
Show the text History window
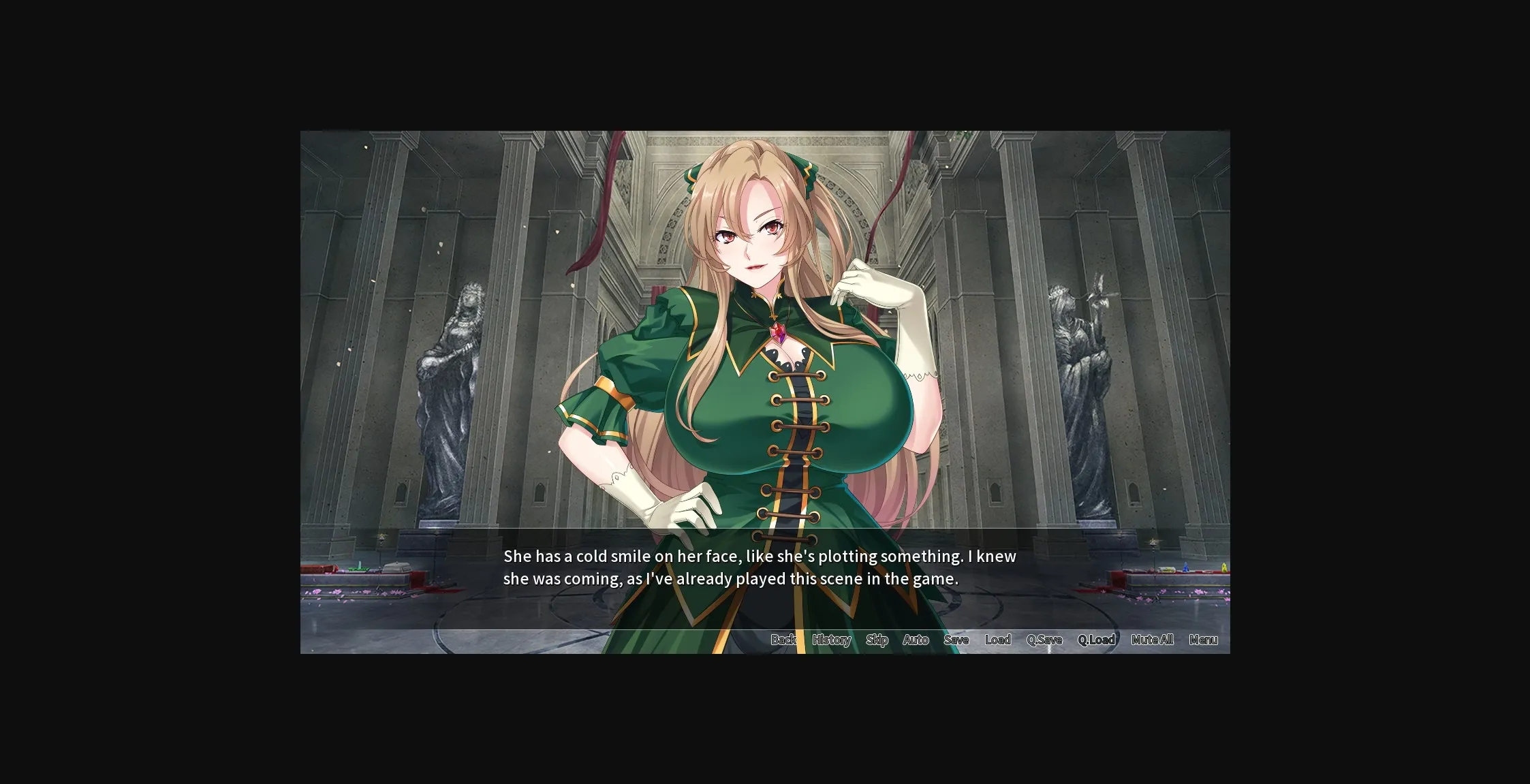click(x=832, y=640)
